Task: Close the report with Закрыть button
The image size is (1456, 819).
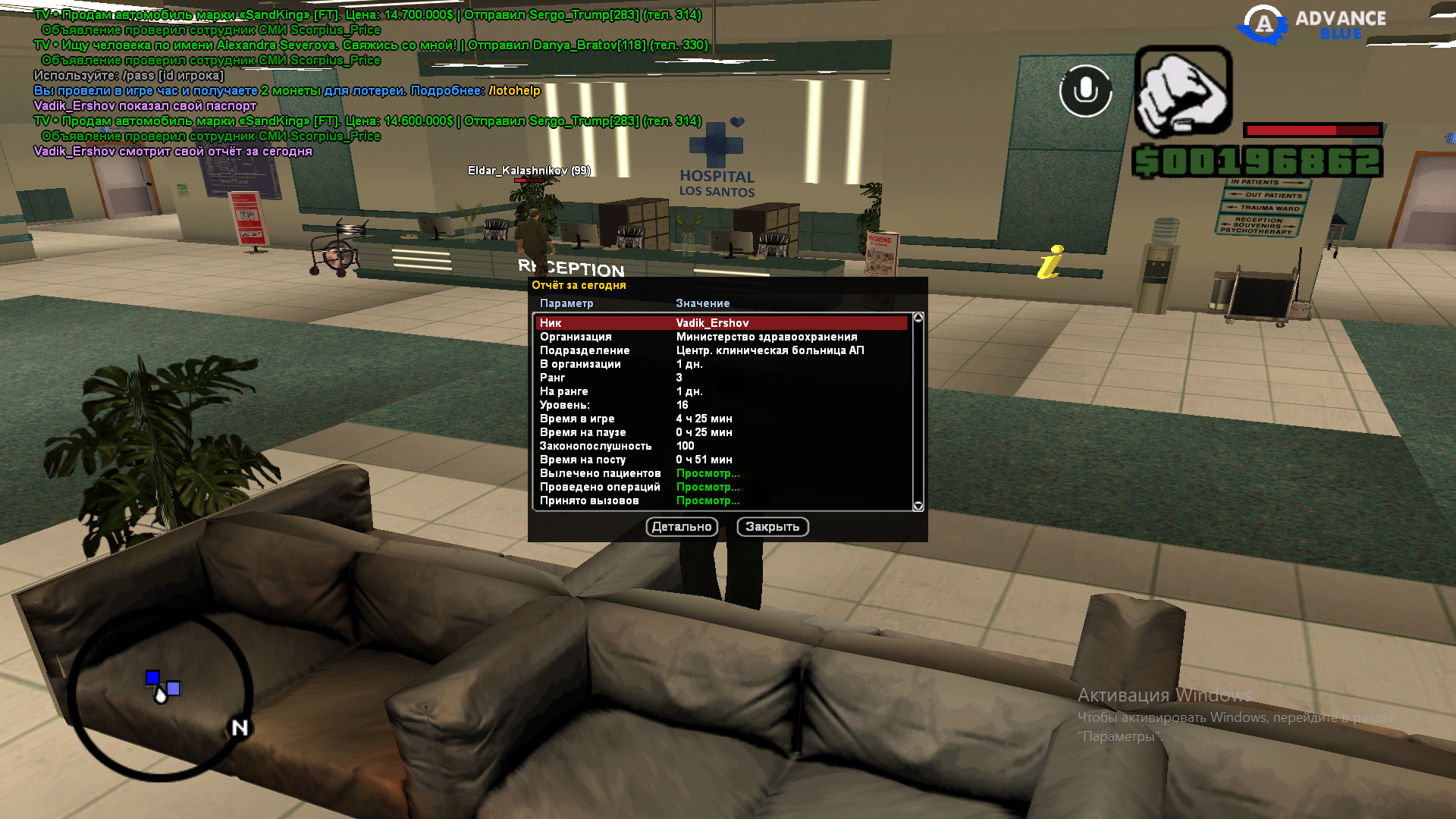Action: click(x=772, y=527)
